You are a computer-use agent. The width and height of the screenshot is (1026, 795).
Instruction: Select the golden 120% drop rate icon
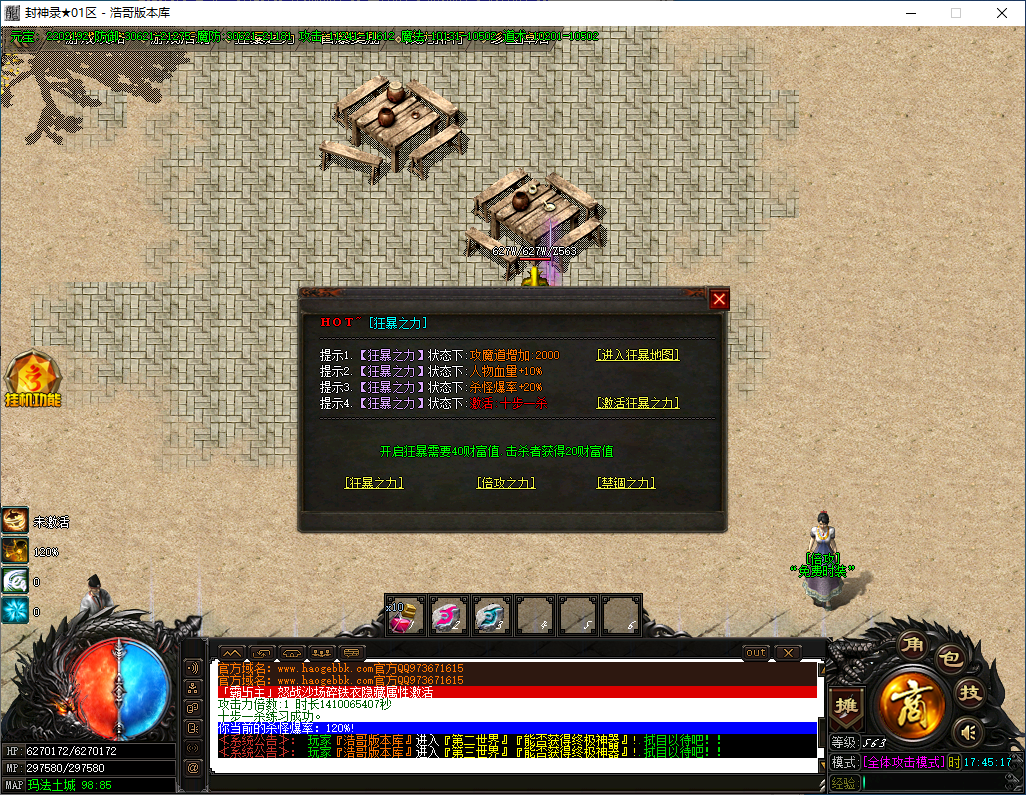(x=15, y=550)
